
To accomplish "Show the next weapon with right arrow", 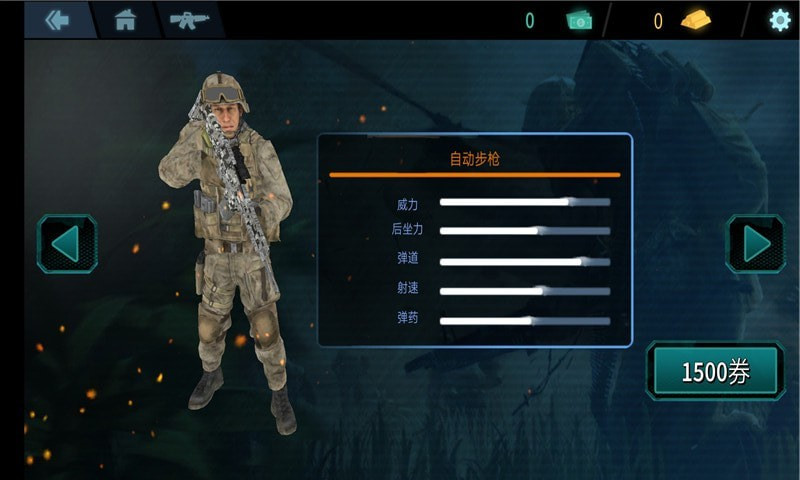I will click(x=755, y=244).
